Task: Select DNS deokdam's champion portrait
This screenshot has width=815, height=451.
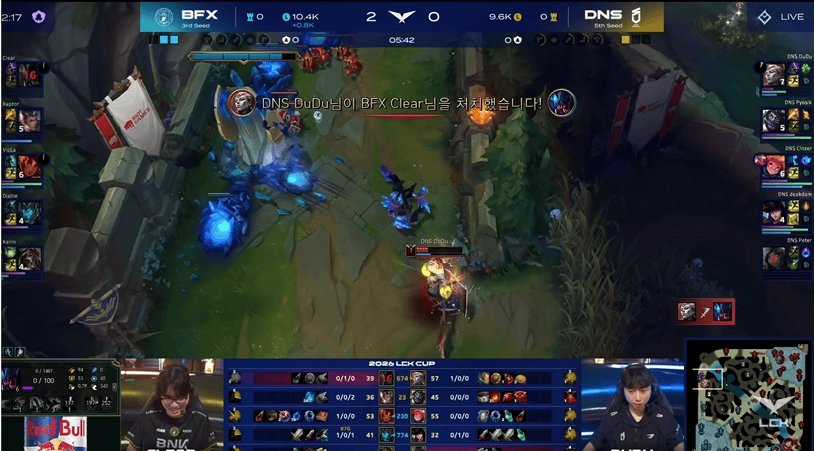Action: (774, 212)
